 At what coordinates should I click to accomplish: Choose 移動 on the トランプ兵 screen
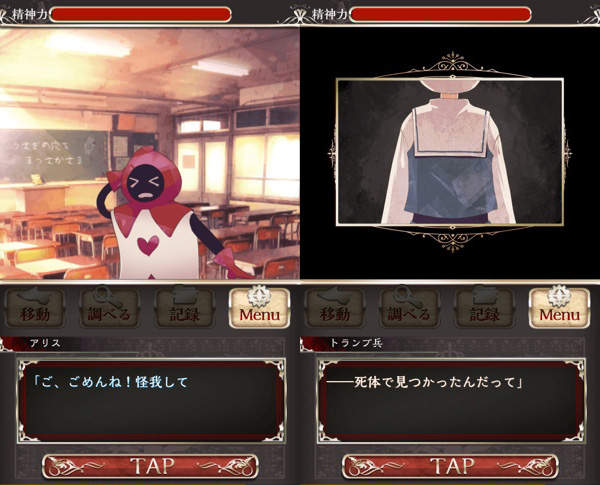tap(335, 309)
